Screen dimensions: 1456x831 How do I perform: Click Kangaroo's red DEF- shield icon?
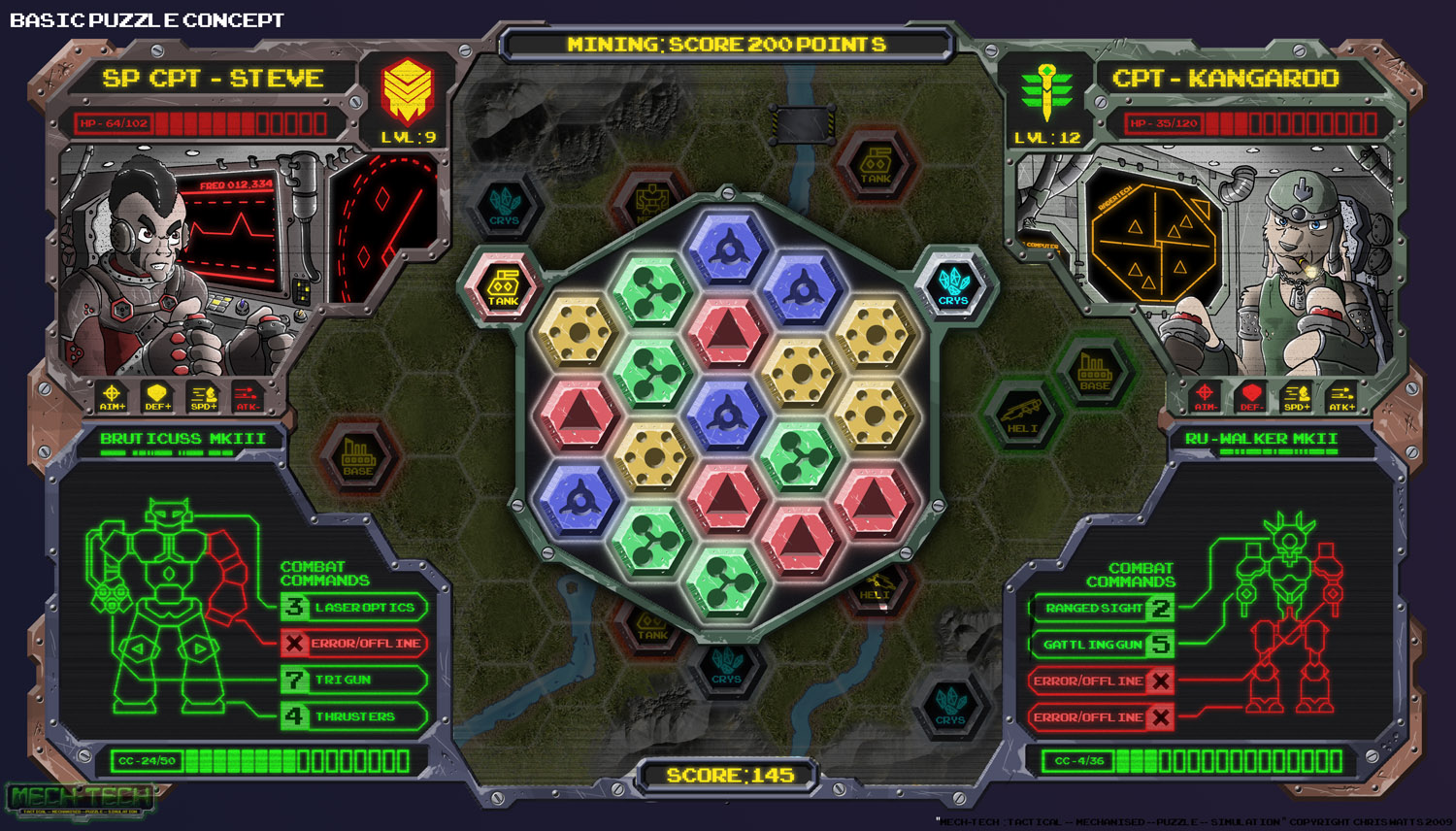click(1251, 396)
